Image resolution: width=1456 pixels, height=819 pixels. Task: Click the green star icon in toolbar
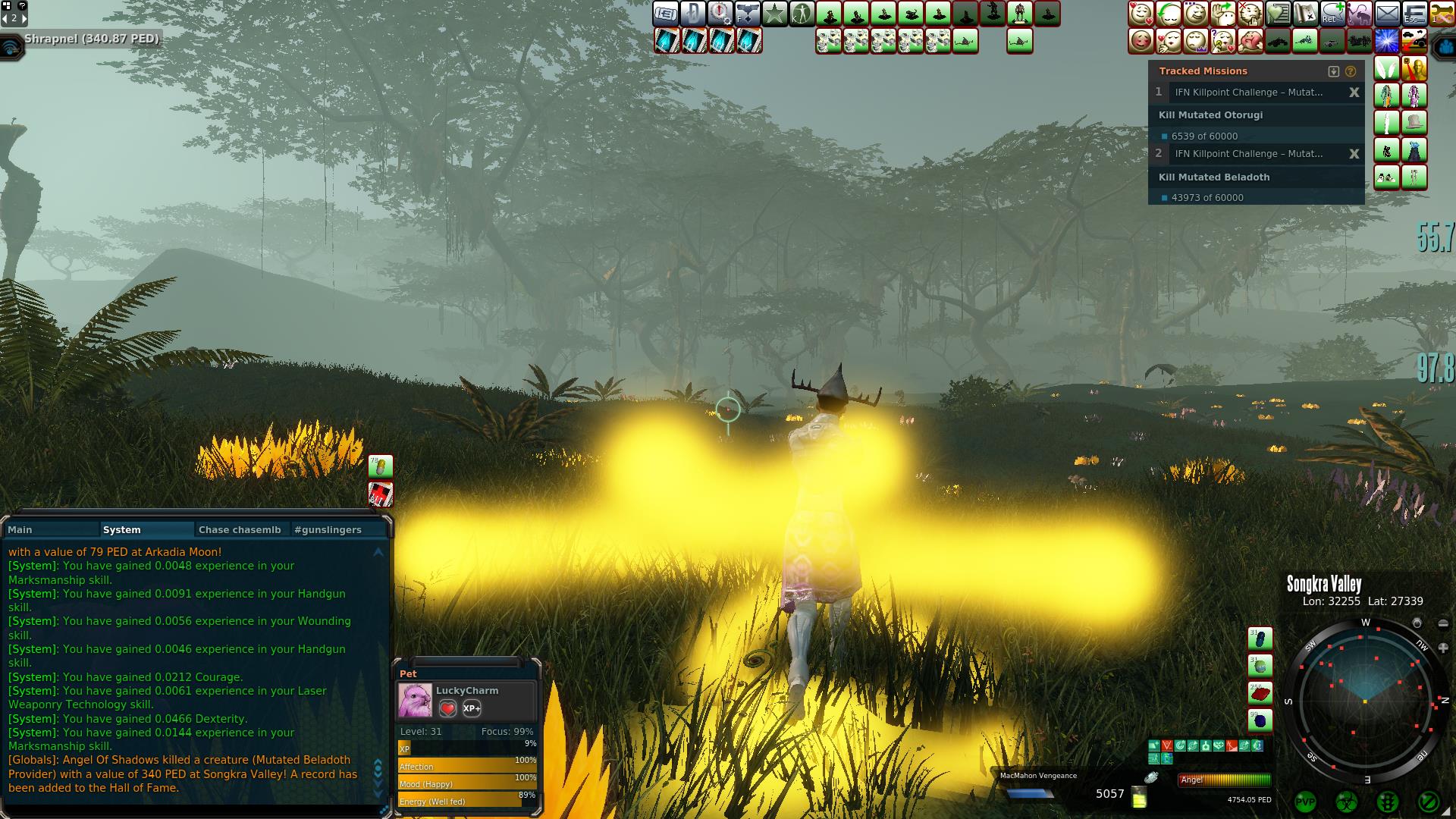[774, 14]
